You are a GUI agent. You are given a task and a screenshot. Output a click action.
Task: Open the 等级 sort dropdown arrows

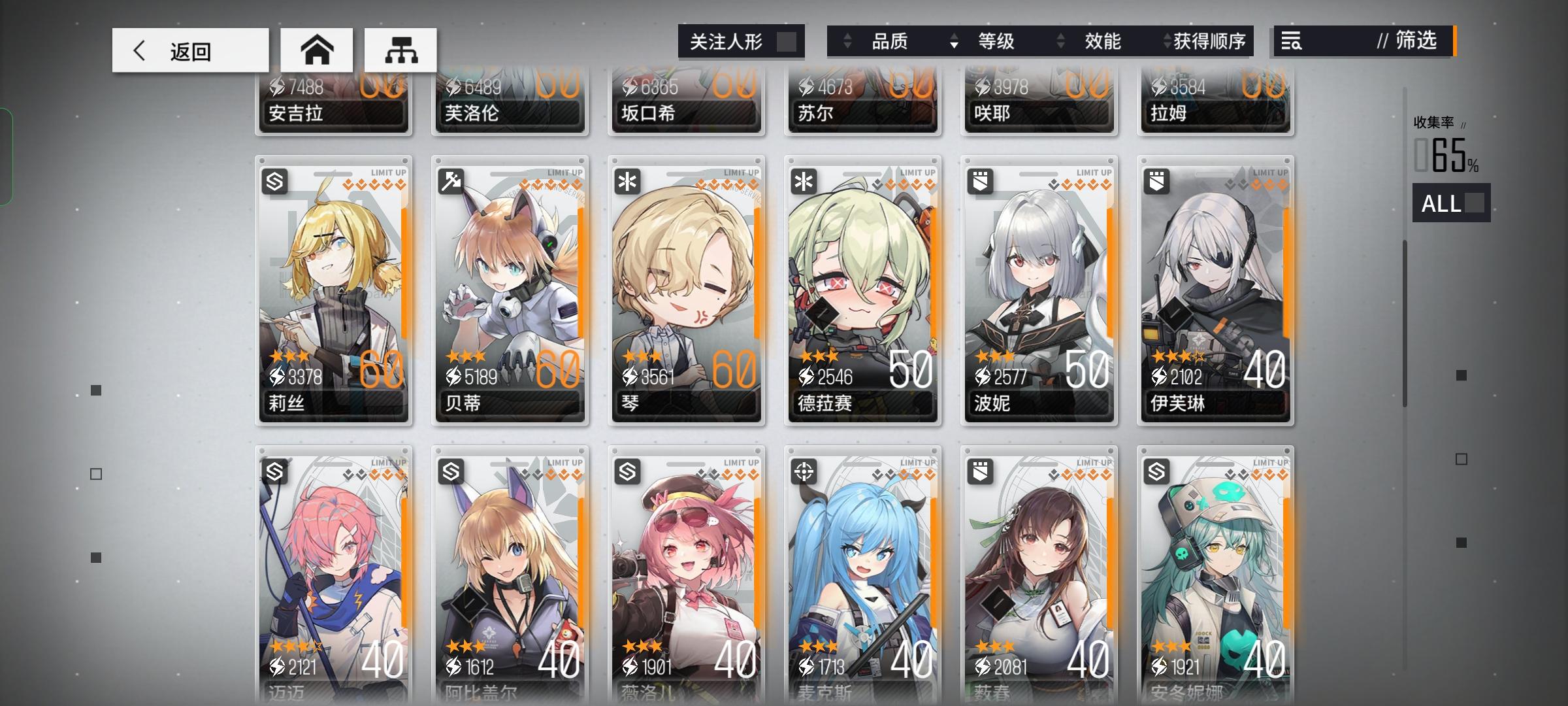point(955,41)
